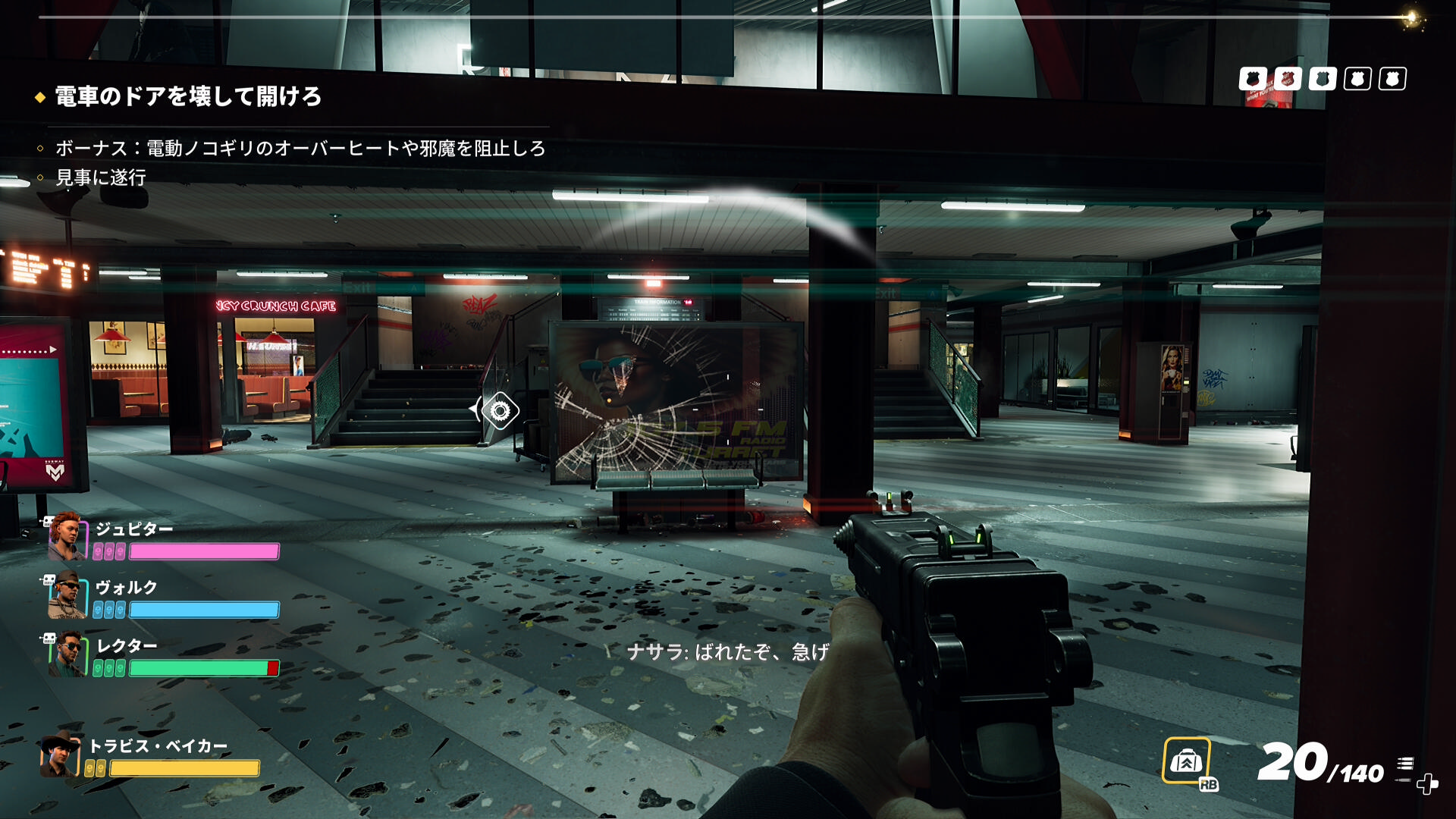Open the deployable bag icon
Screen dimensions: 1456x819
(x=1186, y=761)
